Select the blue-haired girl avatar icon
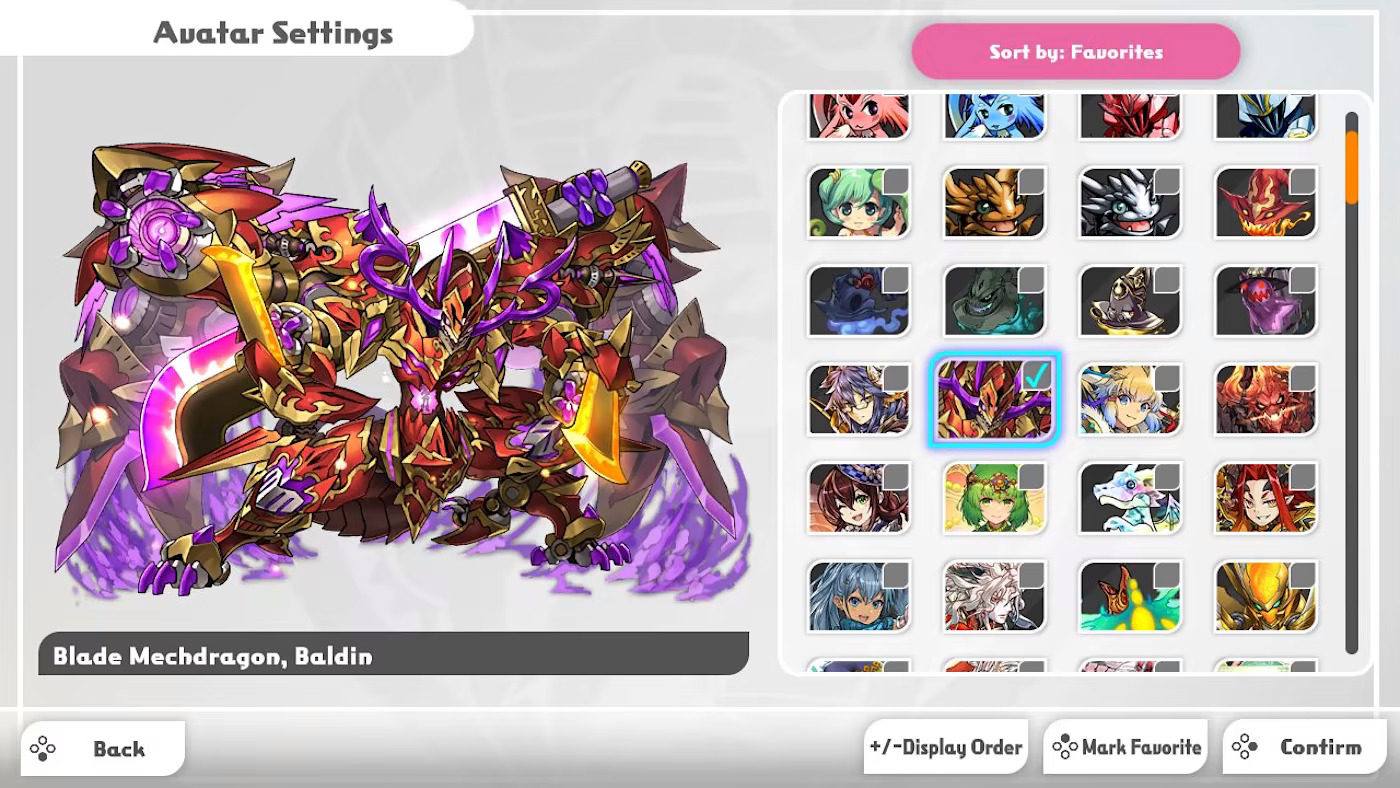 (x=857, y=596)
